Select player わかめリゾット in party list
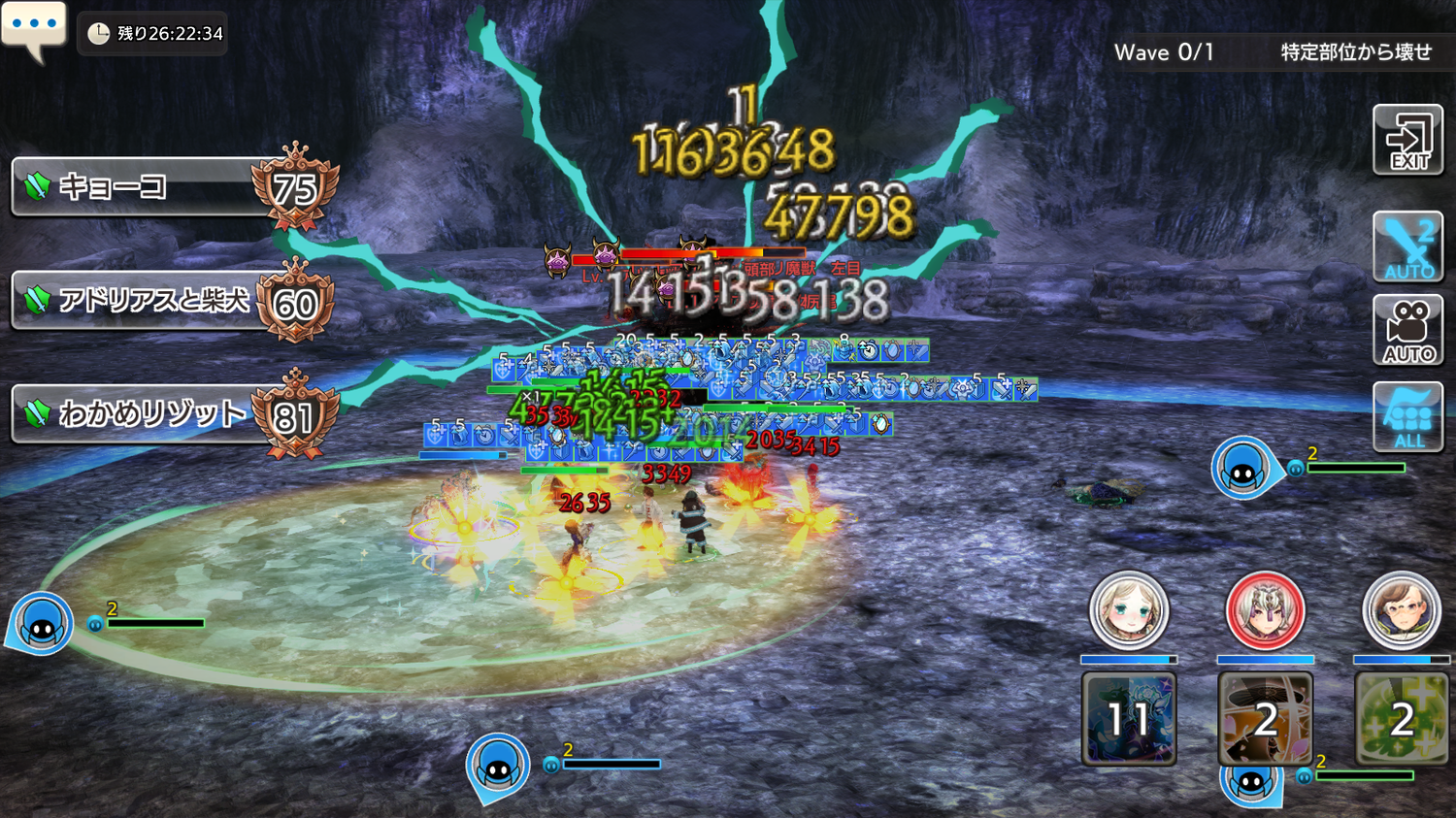This screenshot has height=818, width=1456. coord(146,414)
